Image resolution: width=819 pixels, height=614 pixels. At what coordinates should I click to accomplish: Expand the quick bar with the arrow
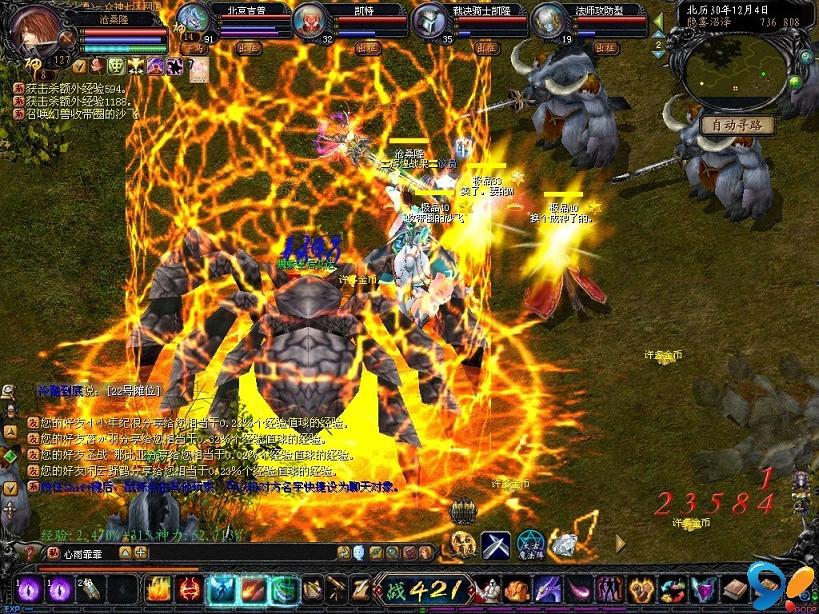tap(620, 544)
